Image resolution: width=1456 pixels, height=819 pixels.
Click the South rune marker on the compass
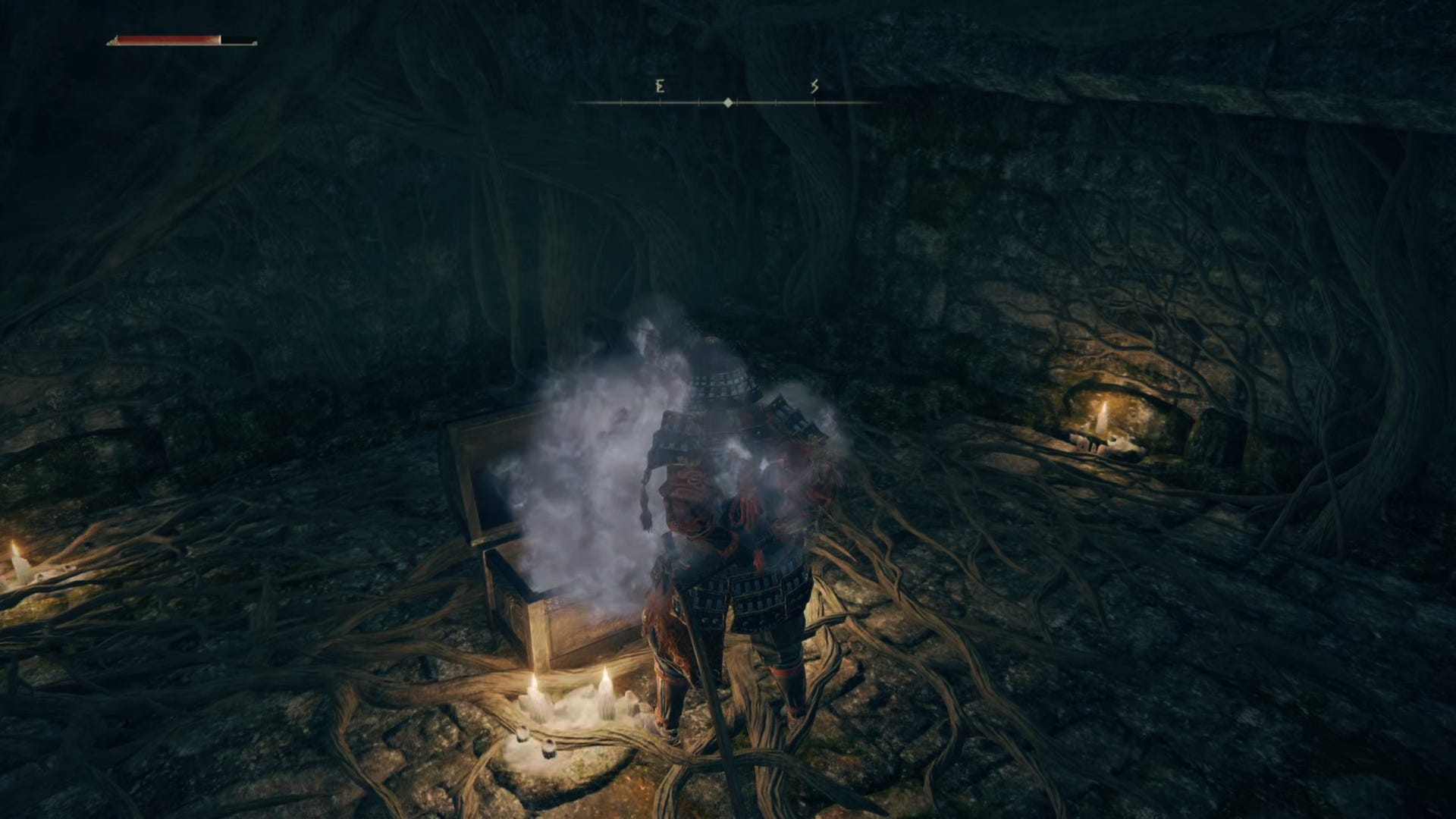point(814,87)
